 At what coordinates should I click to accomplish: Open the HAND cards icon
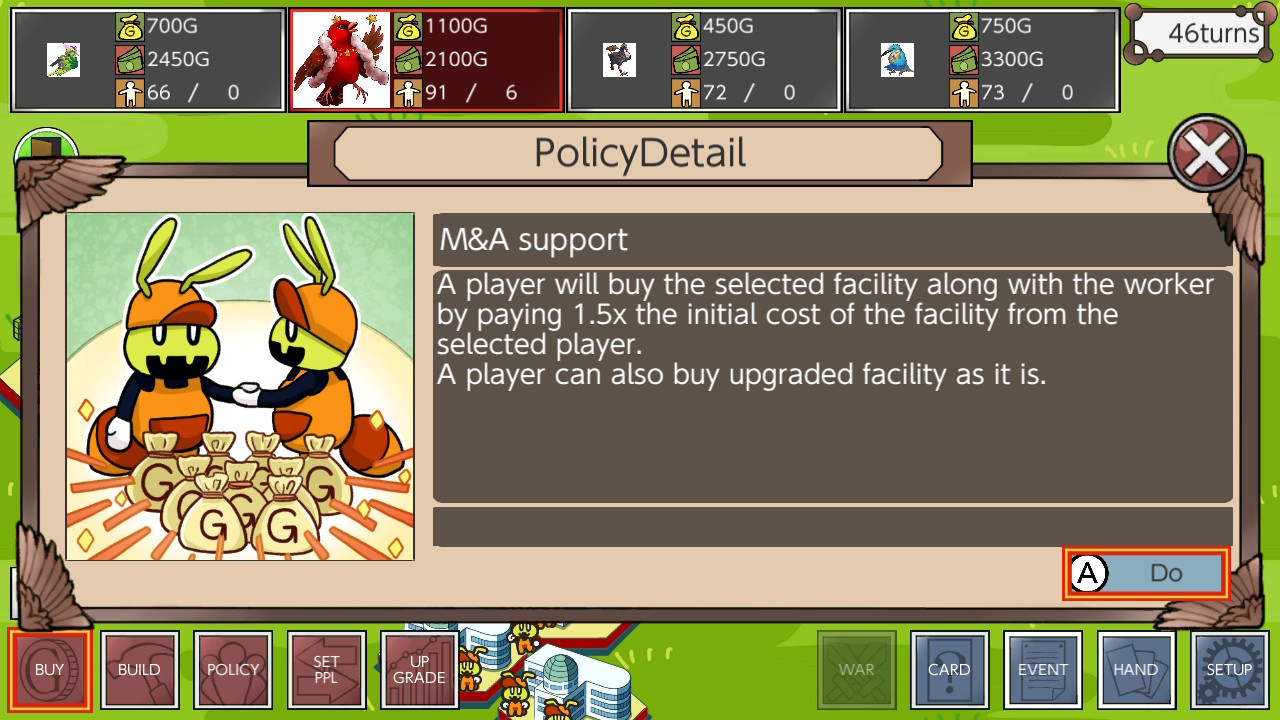1135,669
